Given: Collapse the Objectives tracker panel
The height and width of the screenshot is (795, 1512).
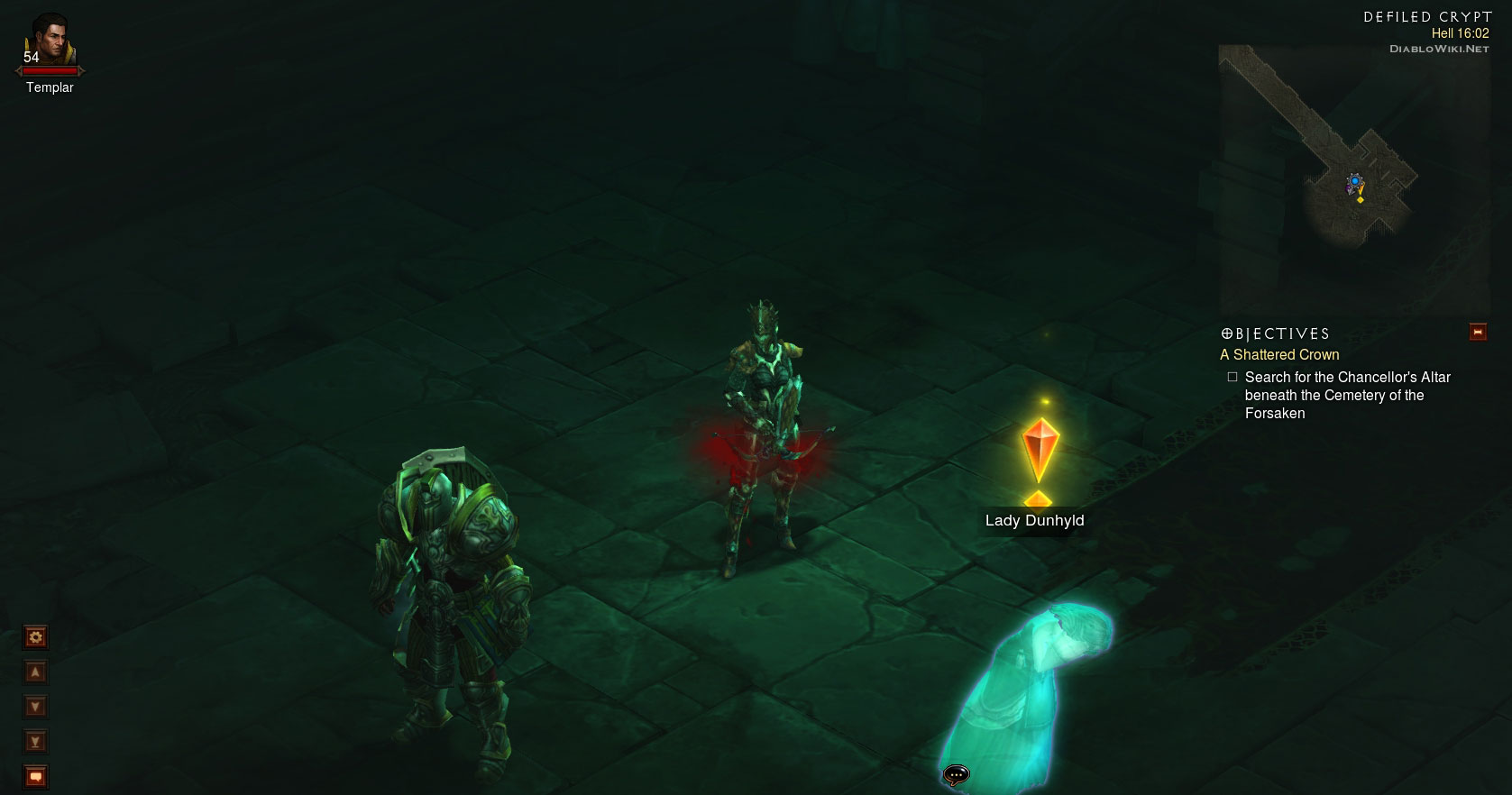Looking at the screenshot, I should point(1478,333).
